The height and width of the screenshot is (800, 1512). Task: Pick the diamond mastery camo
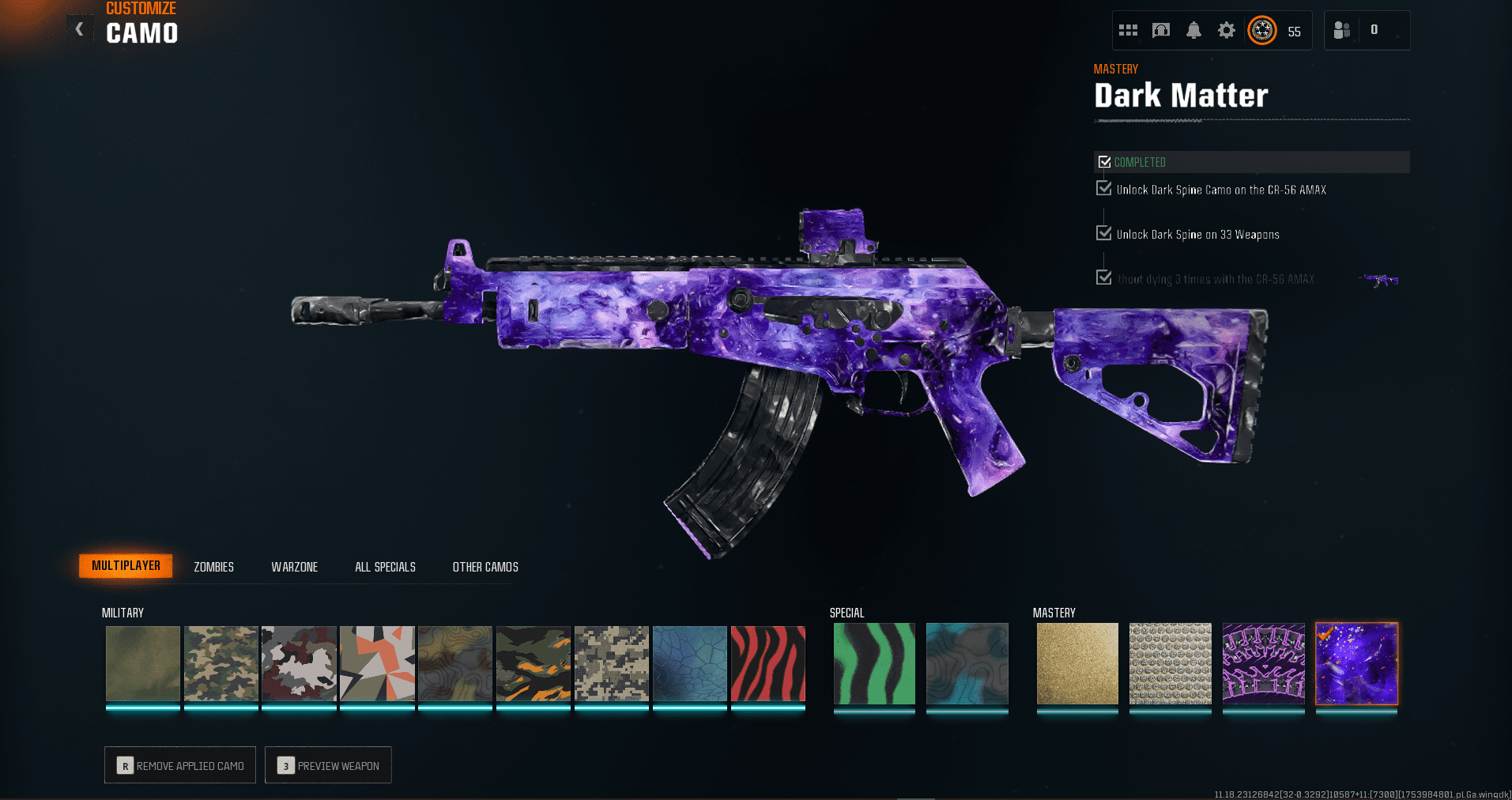(1171, 663)
